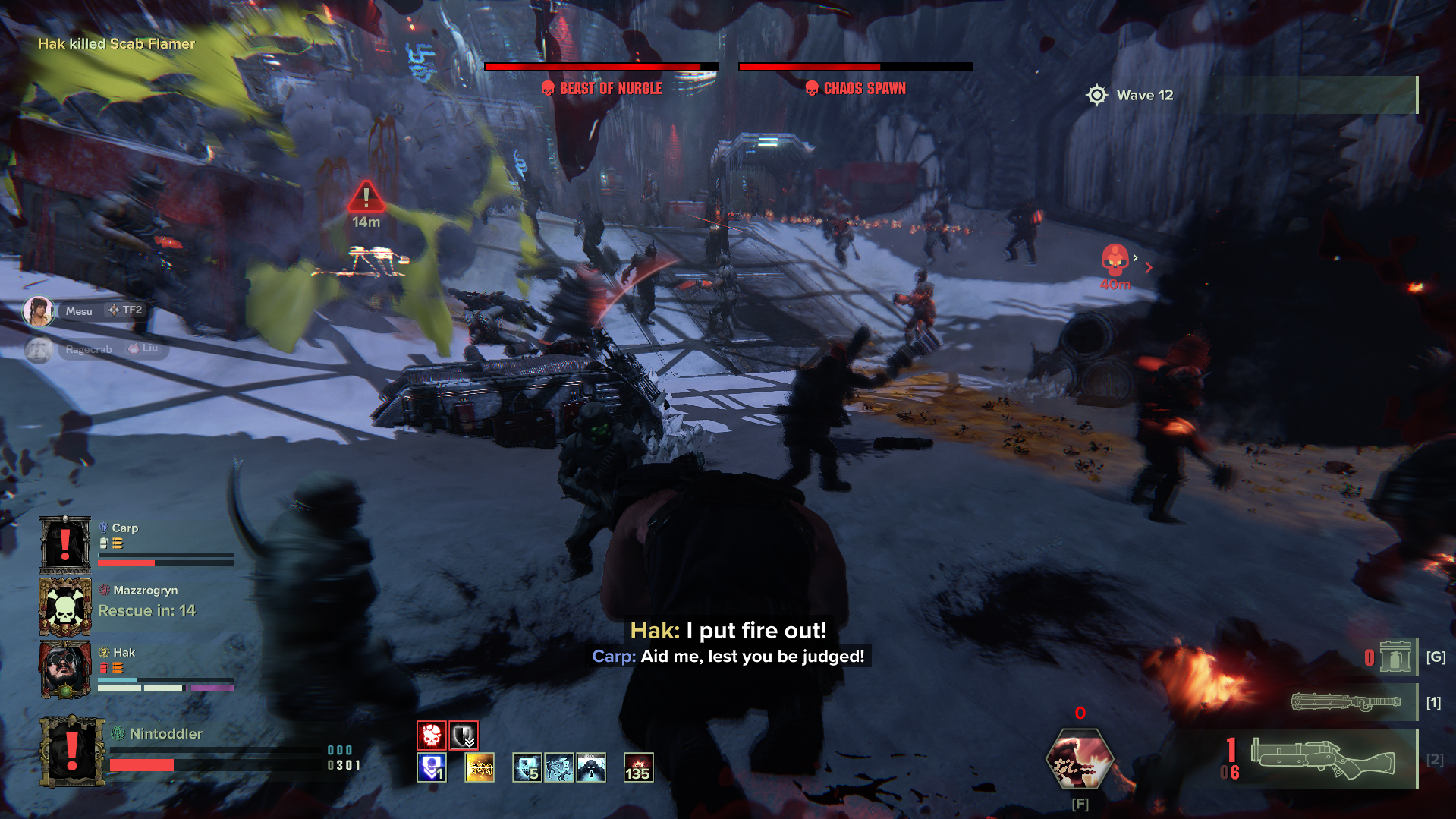Image resolution: width=1456 pixels, height=819 pixels.
Task: Select the grenade box slot
Action: (1395, 657)
